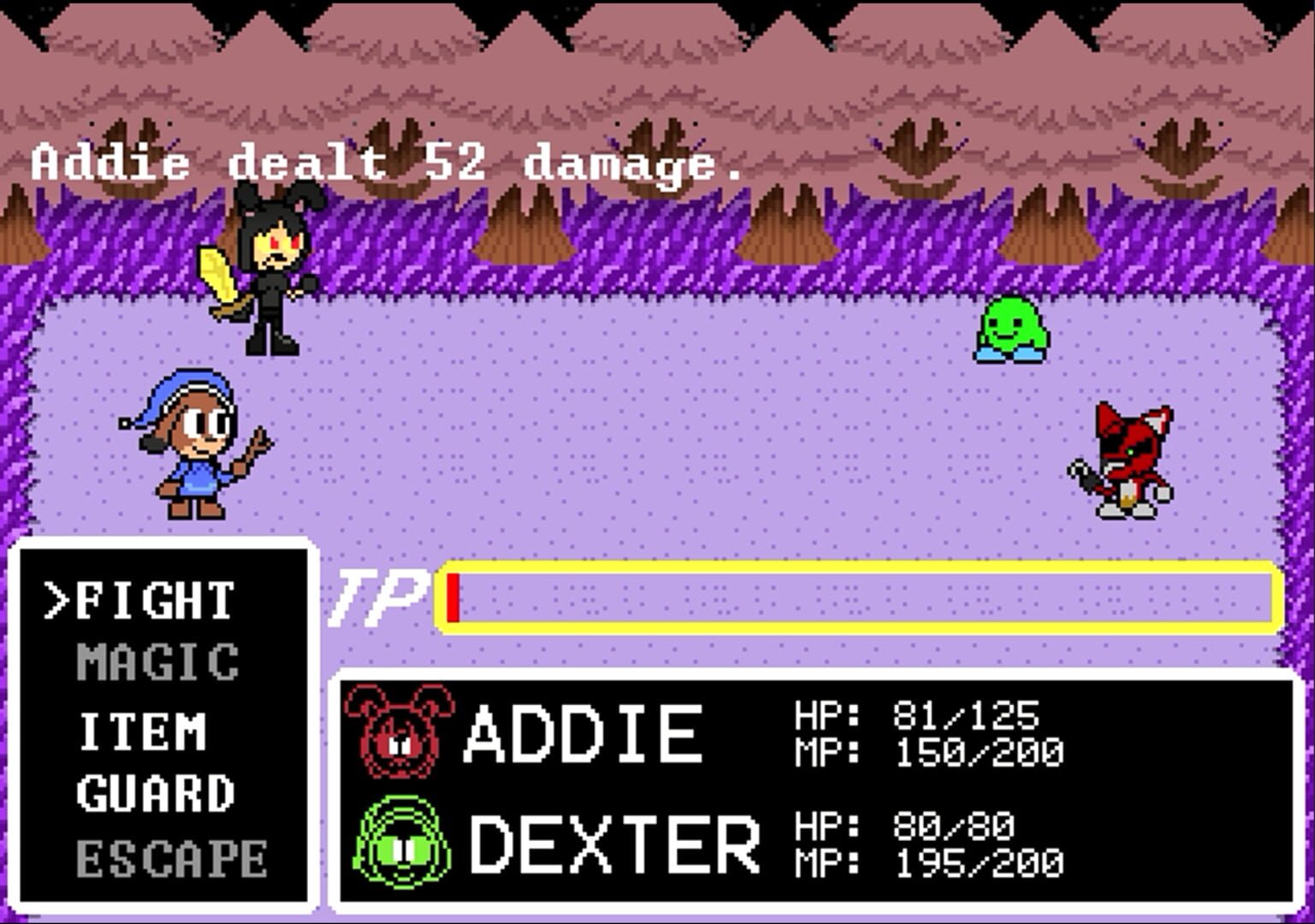The image size is (1315, 924).
Task: Expand Addie's HP and MP details
Action: click(x=924, y=731)
